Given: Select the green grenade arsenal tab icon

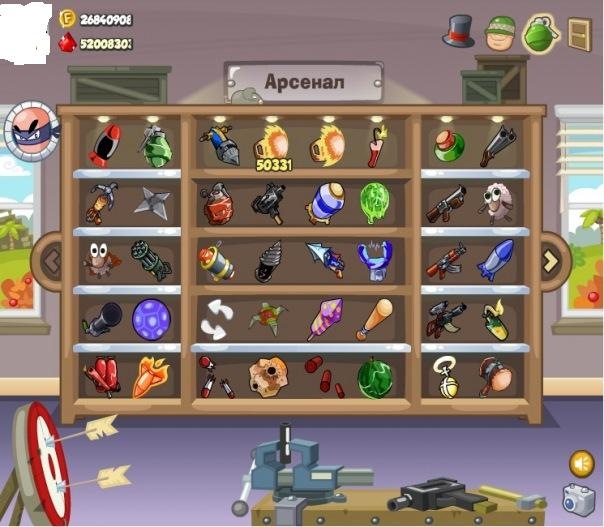Looking at the screenshot, I should pos(540,32).
